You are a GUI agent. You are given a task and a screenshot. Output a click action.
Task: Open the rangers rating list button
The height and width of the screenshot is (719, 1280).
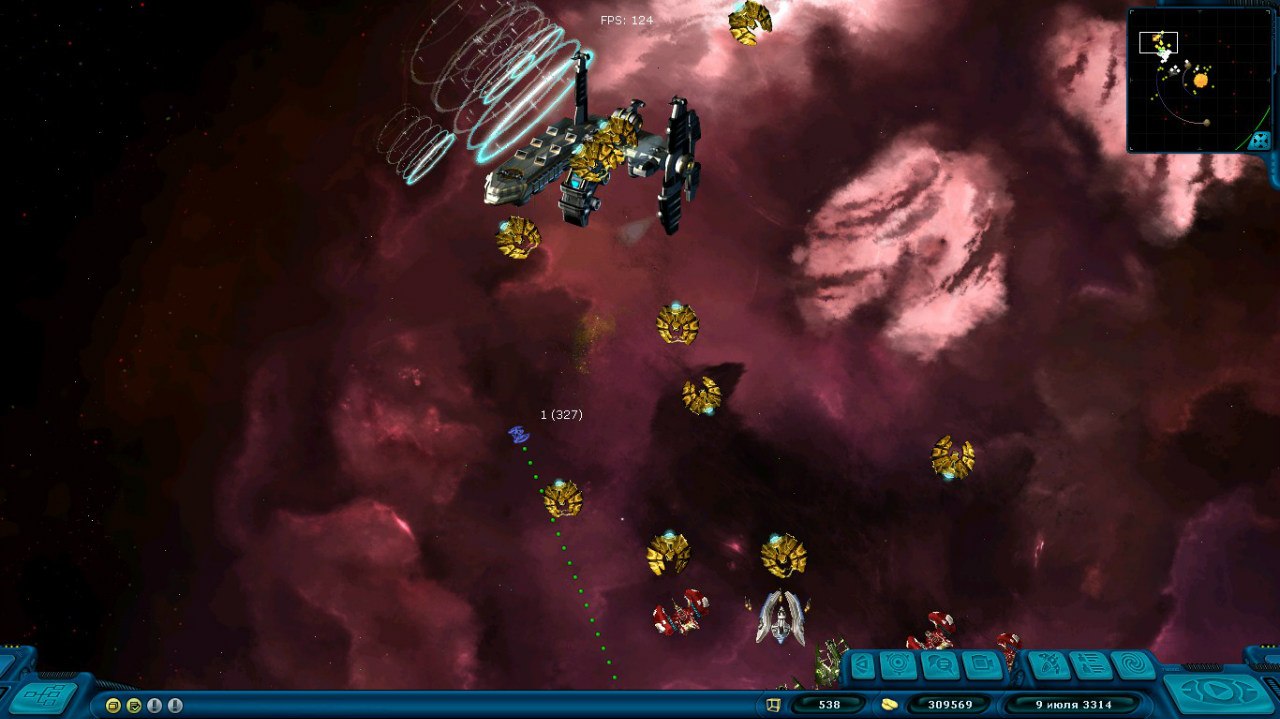[1090, 664]
